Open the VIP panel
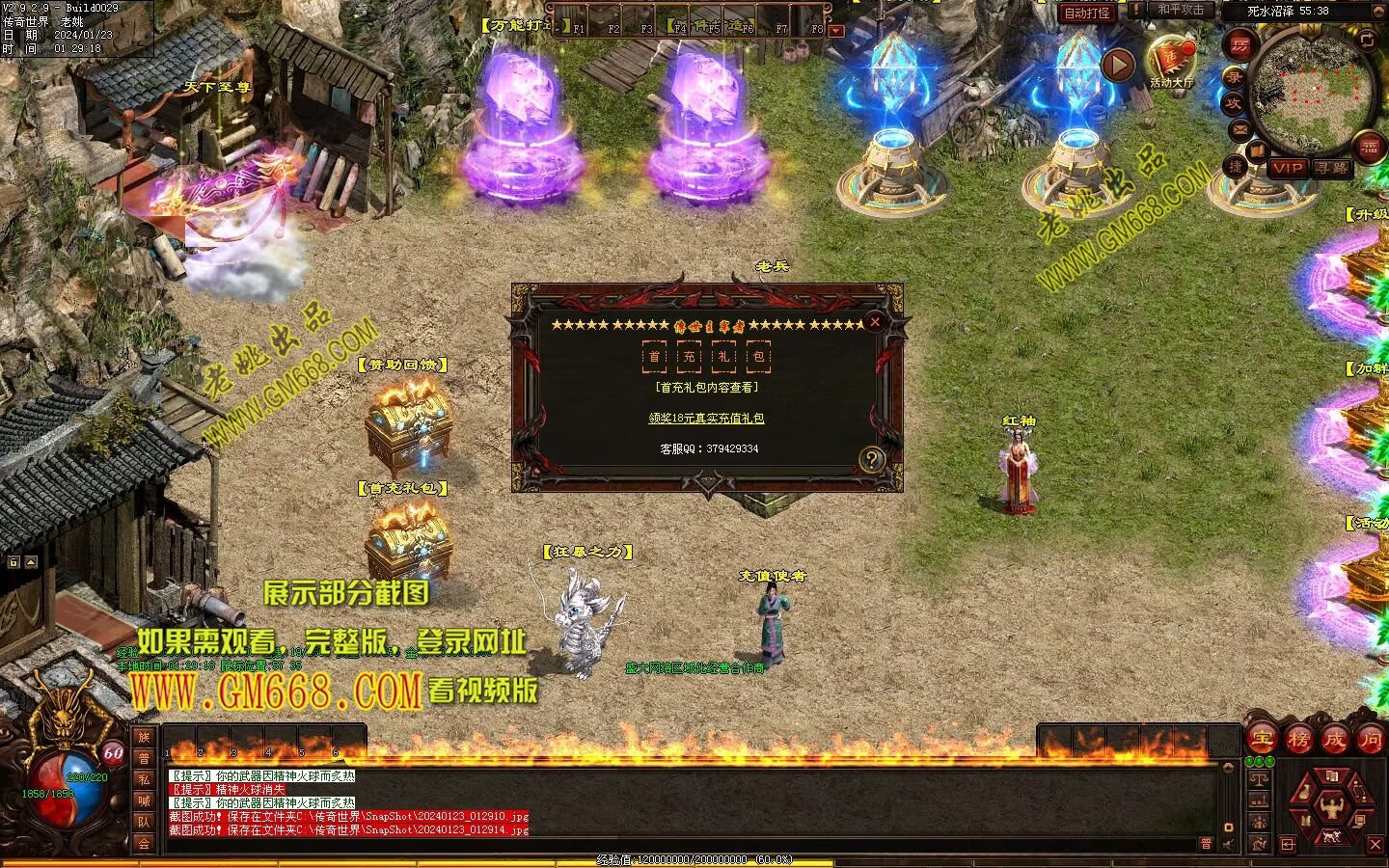 point(1287,168)
